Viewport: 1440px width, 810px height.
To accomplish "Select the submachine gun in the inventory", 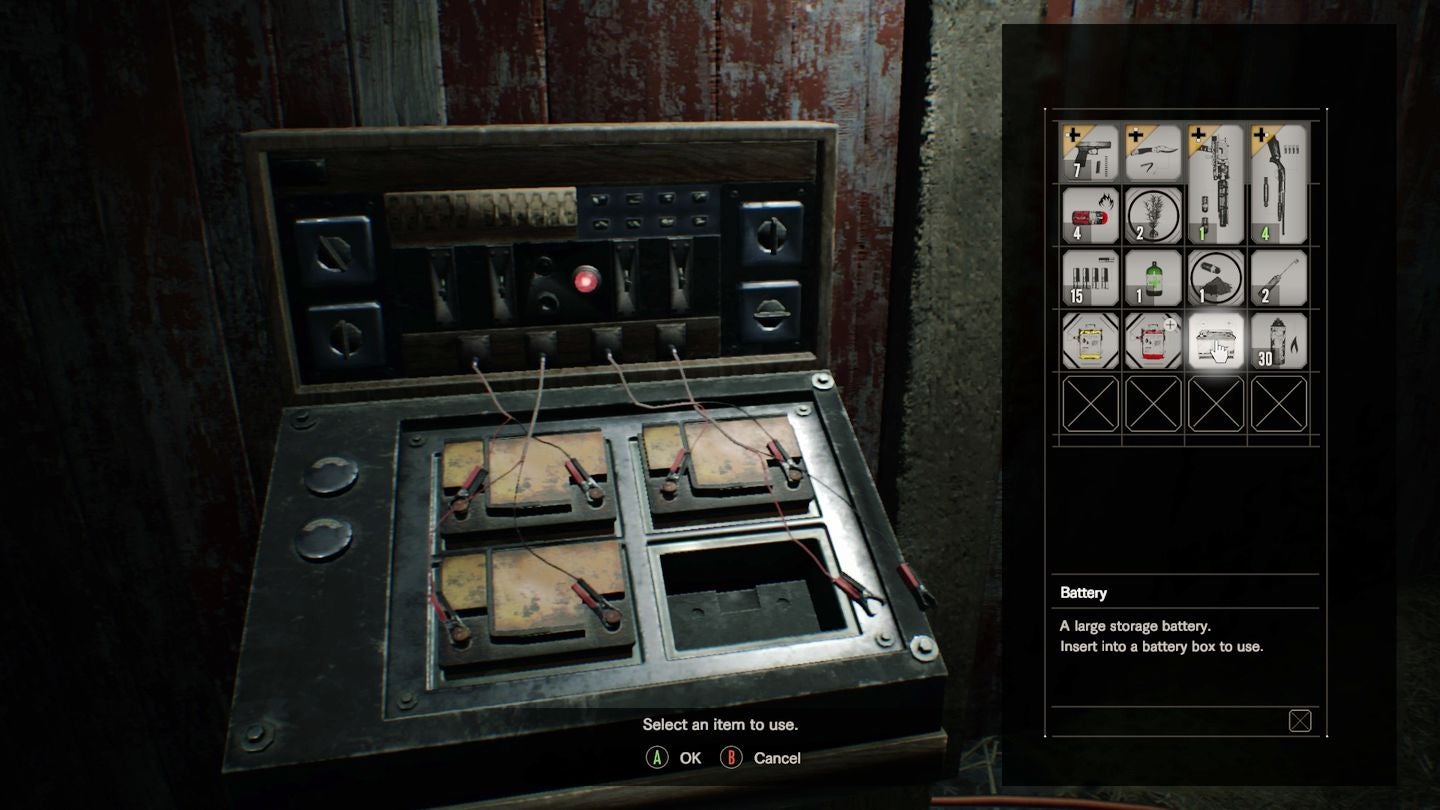I will [x=1216, y=186].
